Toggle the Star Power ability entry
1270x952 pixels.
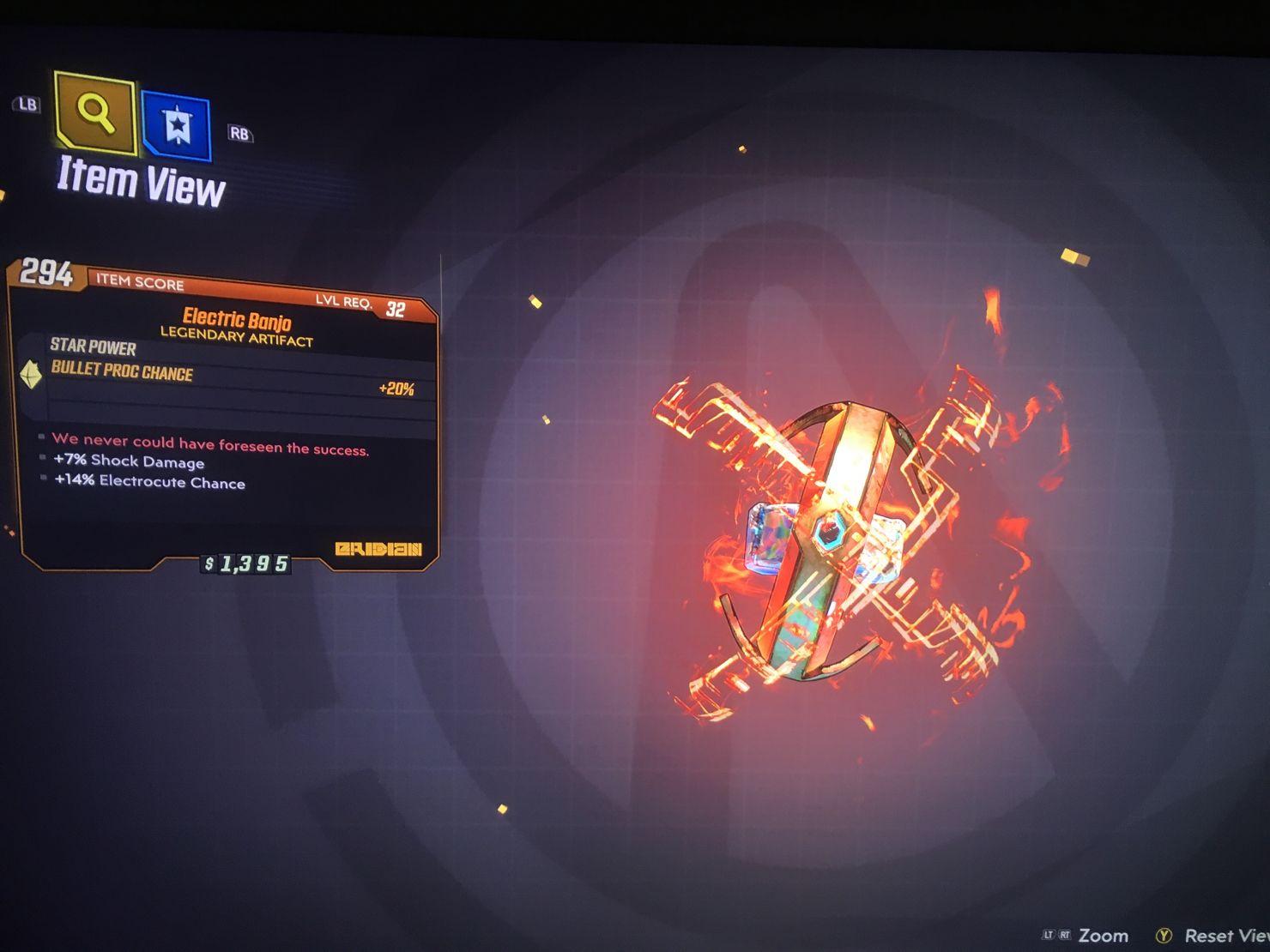coord(92,348)
